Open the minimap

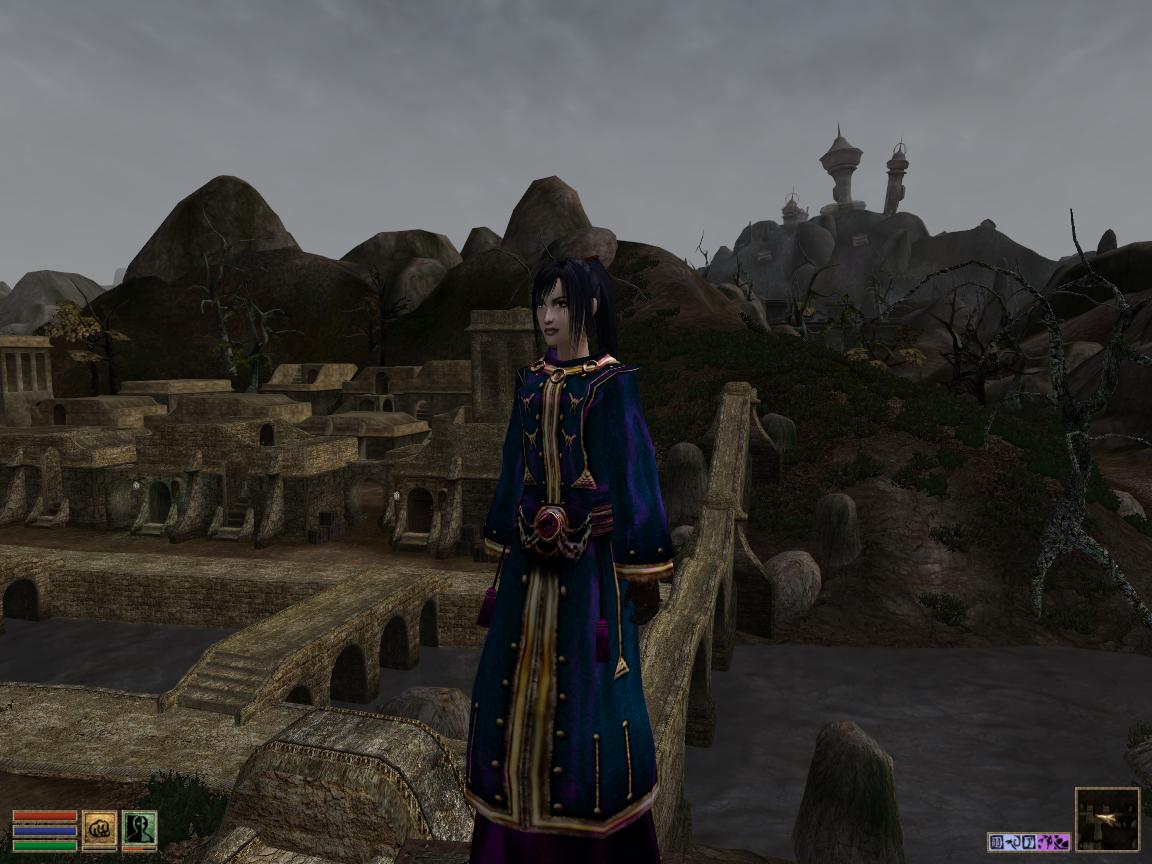(x=1107, y=819)
